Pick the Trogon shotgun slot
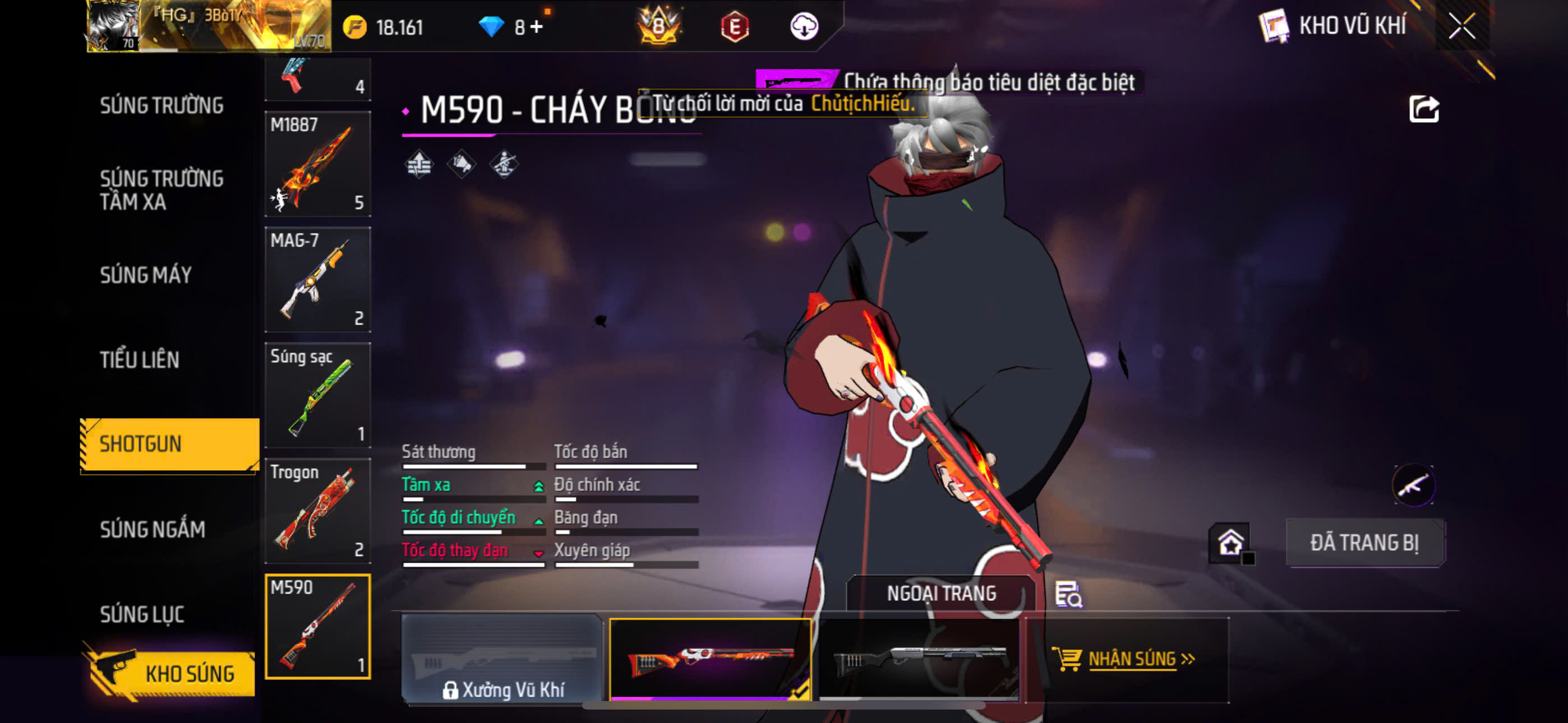 pos(317,511)
